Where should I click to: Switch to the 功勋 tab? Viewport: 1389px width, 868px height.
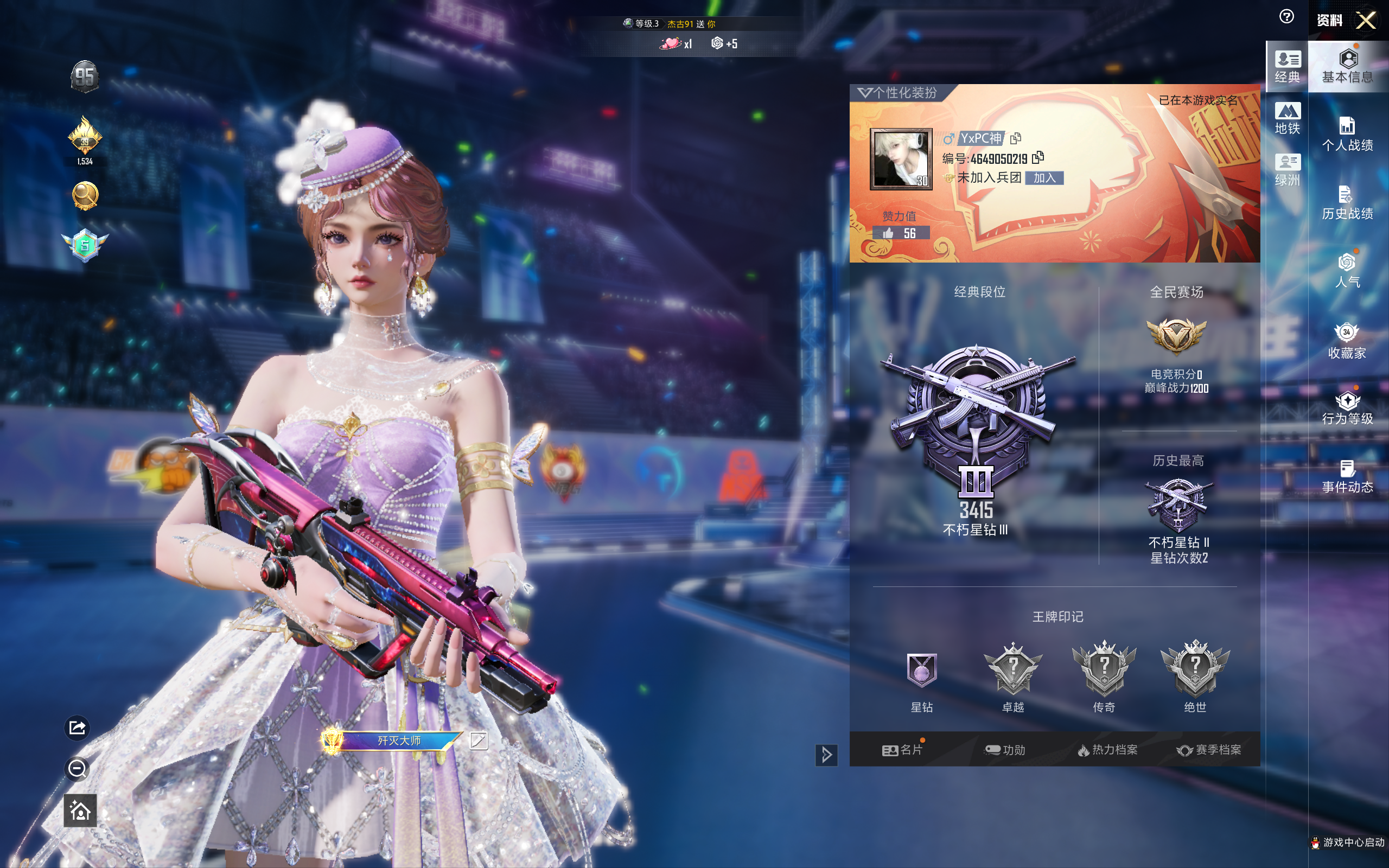click(x=1005, y=750)
